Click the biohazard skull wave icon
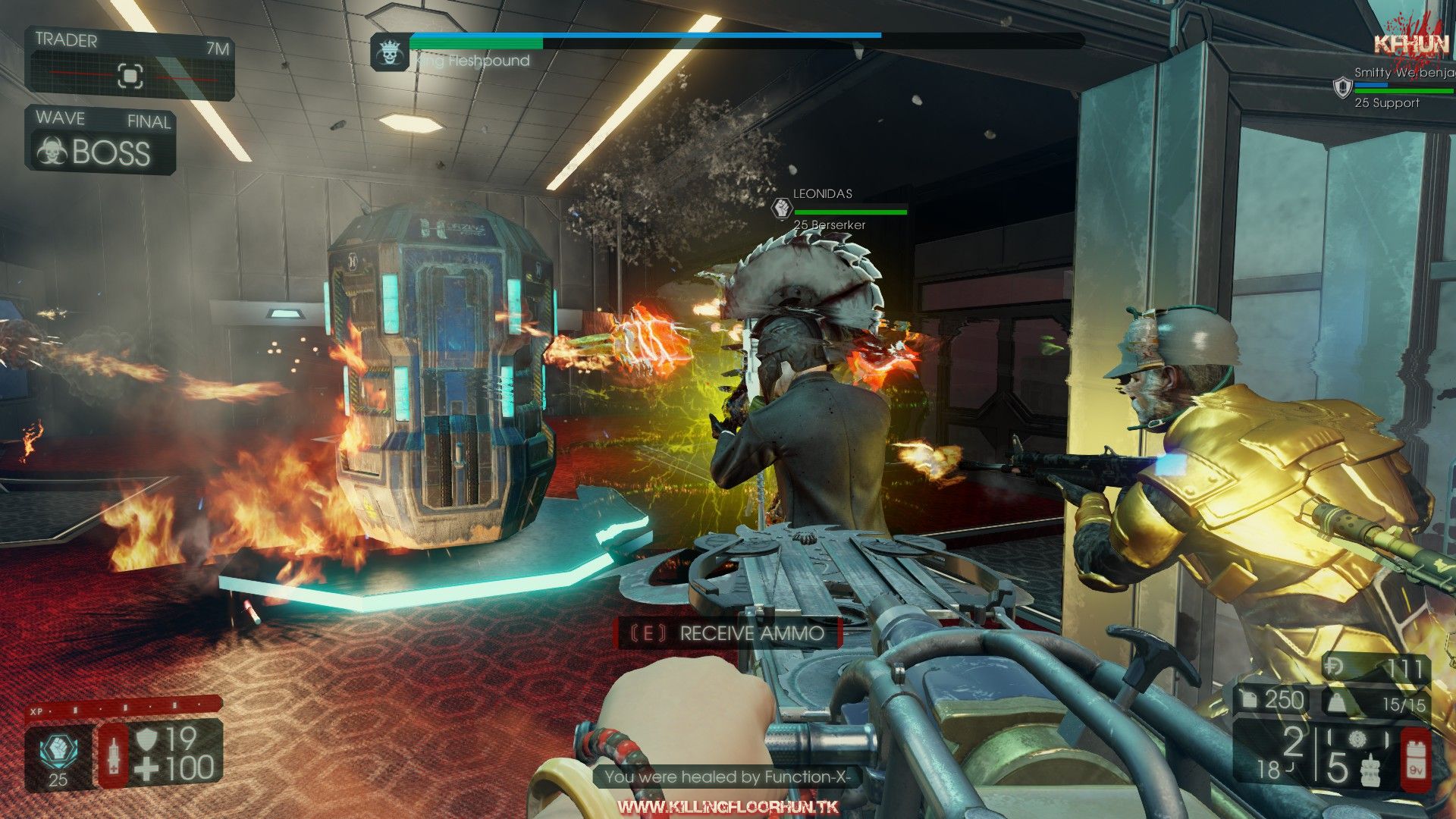This screenshot has height=819, width=1456. click(x=52, y=152)
